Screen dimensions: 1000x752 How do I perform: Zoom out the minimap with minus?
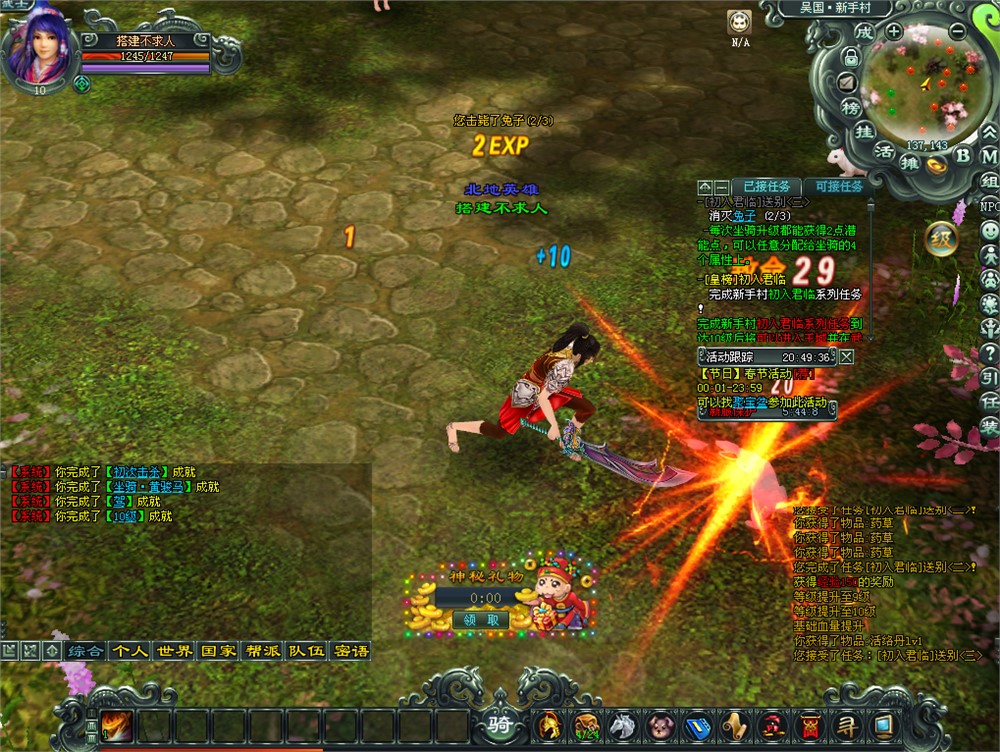click(957, 31)
